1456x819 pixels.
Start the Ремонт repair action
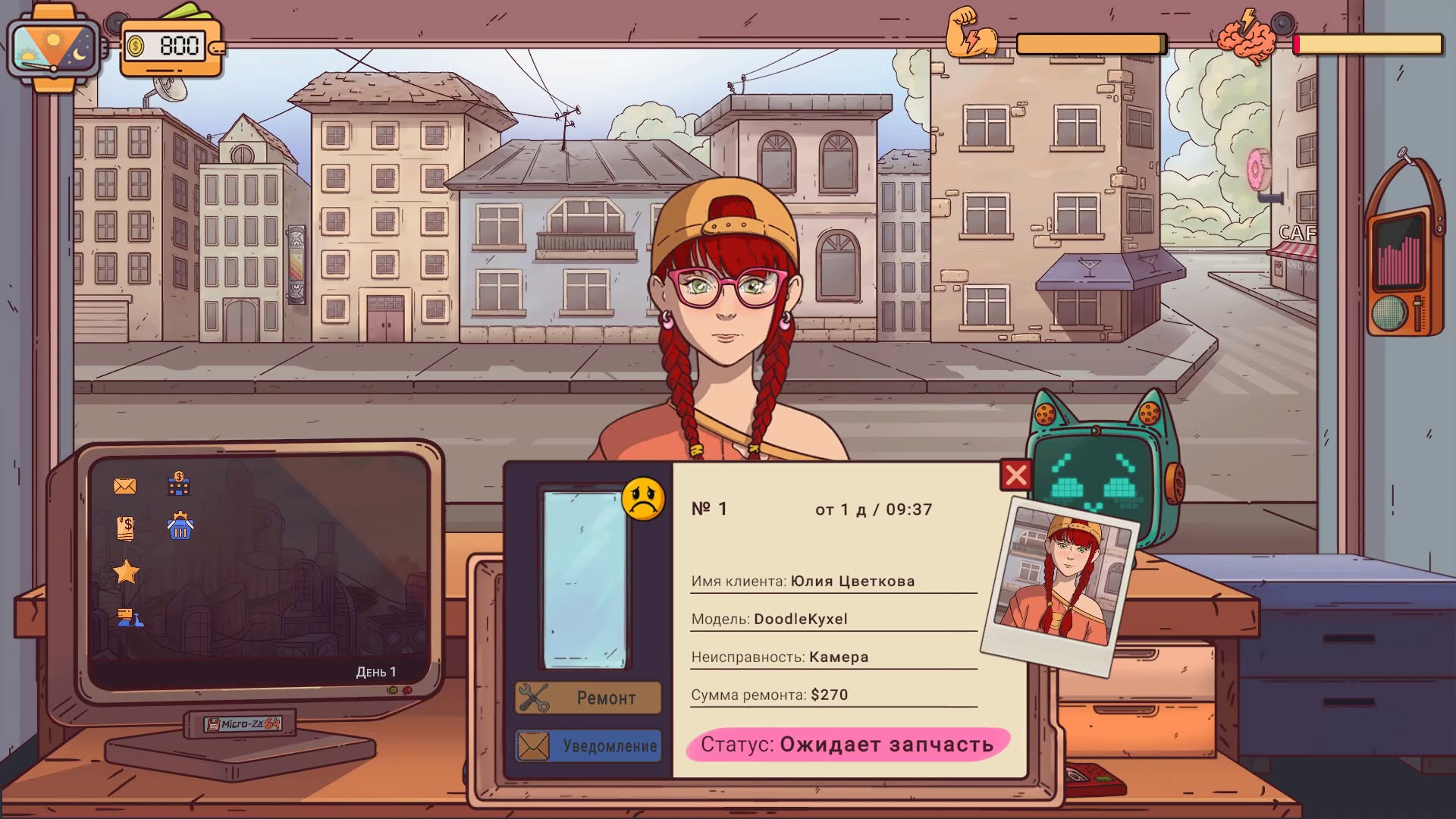(588, 698)
